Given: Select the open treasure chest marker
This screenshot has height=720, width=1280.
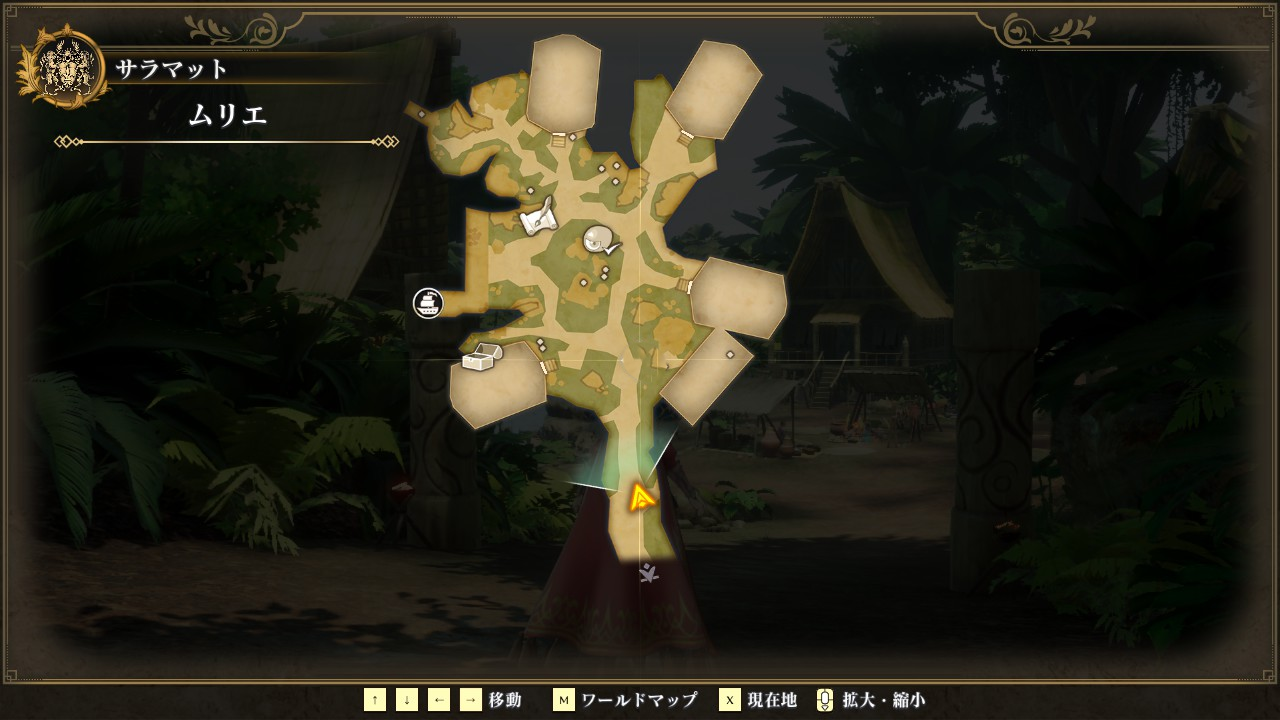Looking at the screenshot, I should click(481, 357).
